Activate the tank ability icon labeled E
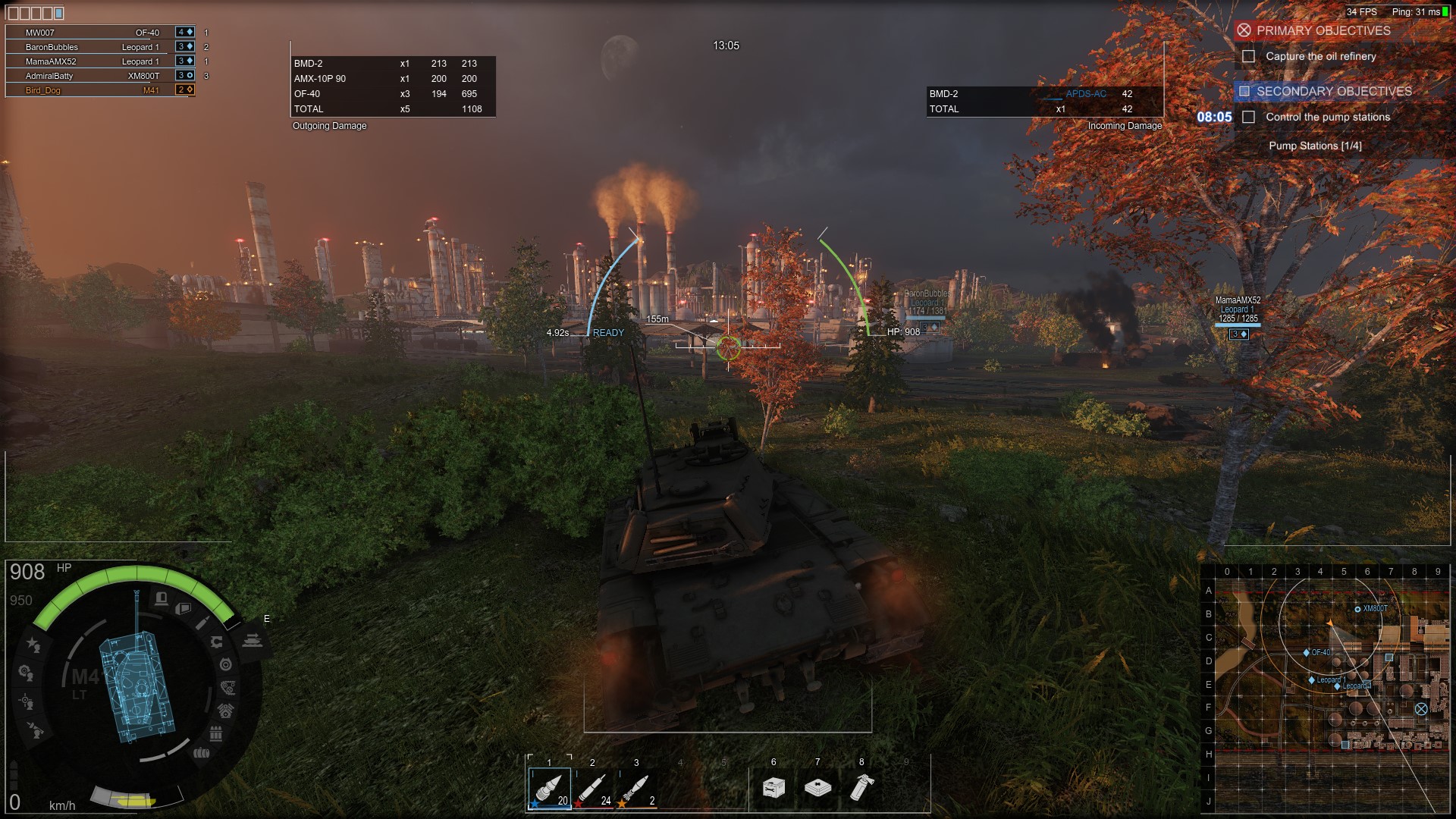 [x=253, y=641]
